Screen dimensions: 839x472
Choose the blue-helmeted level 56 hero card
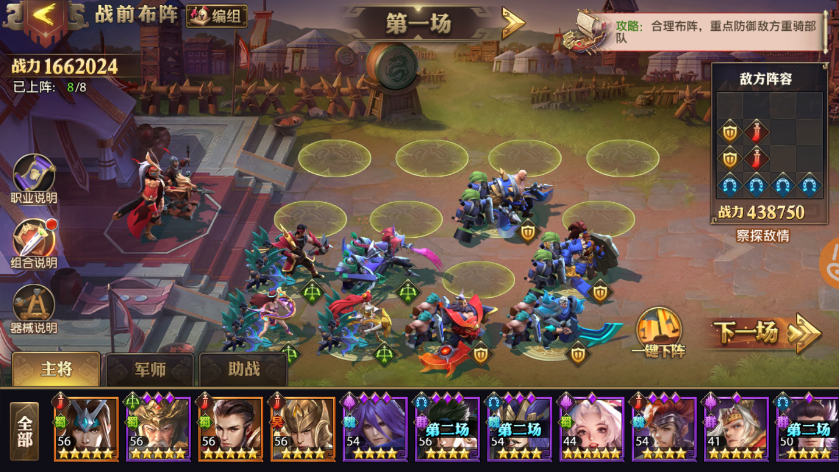click(x=87, y=428)
